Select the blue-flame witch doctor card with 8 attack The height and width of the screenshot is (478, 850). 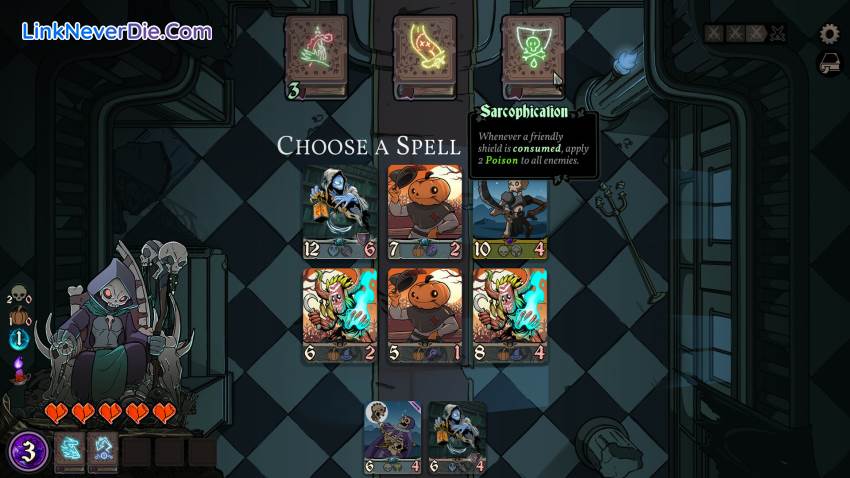pyautogui.click(x=510, y=314)
